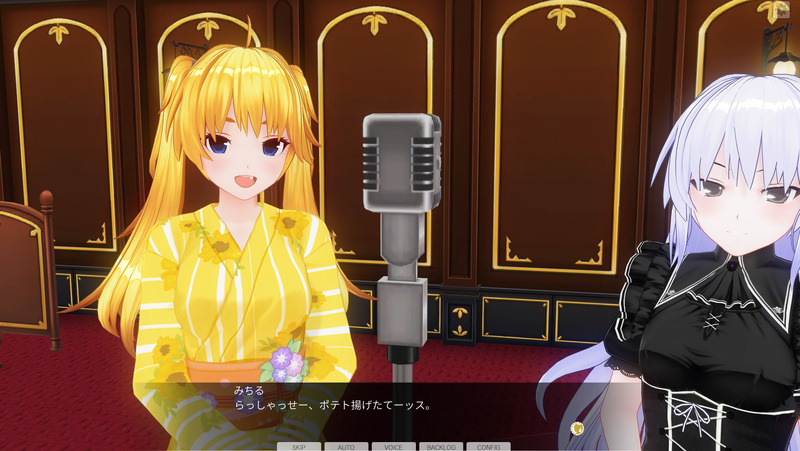
Task: Open the CONFIG settings
Action: [x=488, y=446]
